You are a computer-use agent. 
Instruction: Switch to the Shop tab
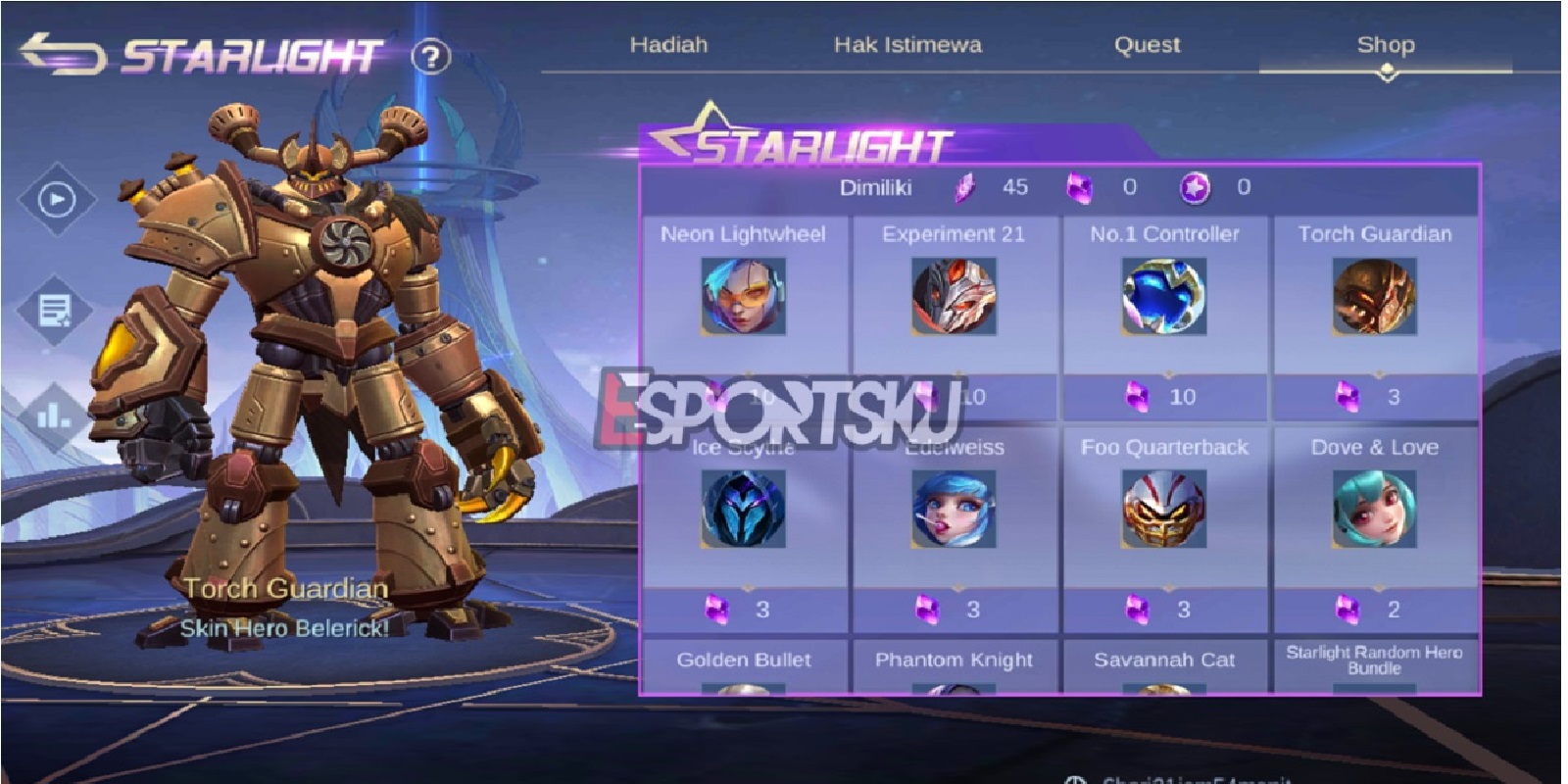(x=1385, y=44)
